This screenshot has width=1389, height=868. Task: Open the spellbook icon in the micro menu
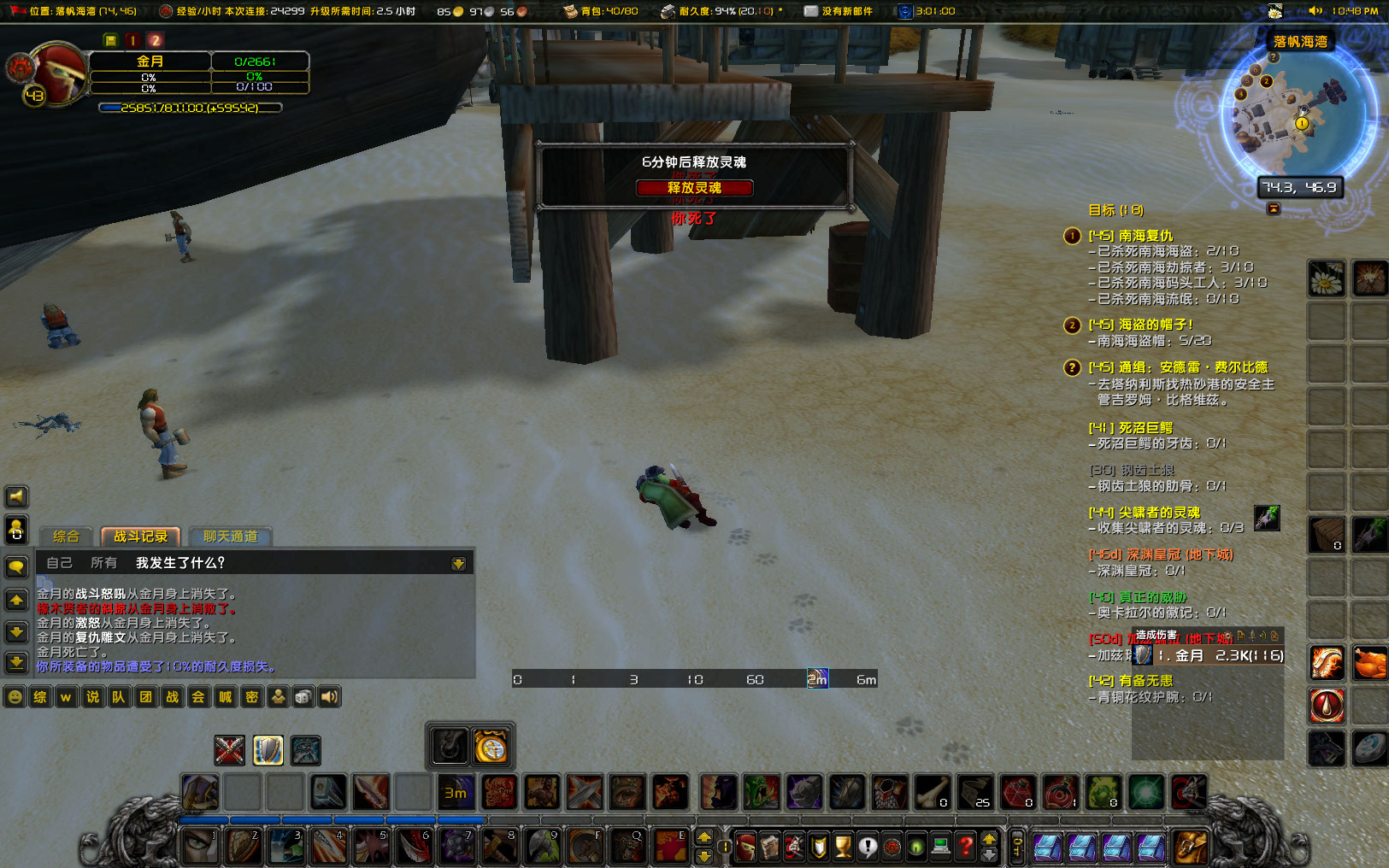[x=771, y=845]
